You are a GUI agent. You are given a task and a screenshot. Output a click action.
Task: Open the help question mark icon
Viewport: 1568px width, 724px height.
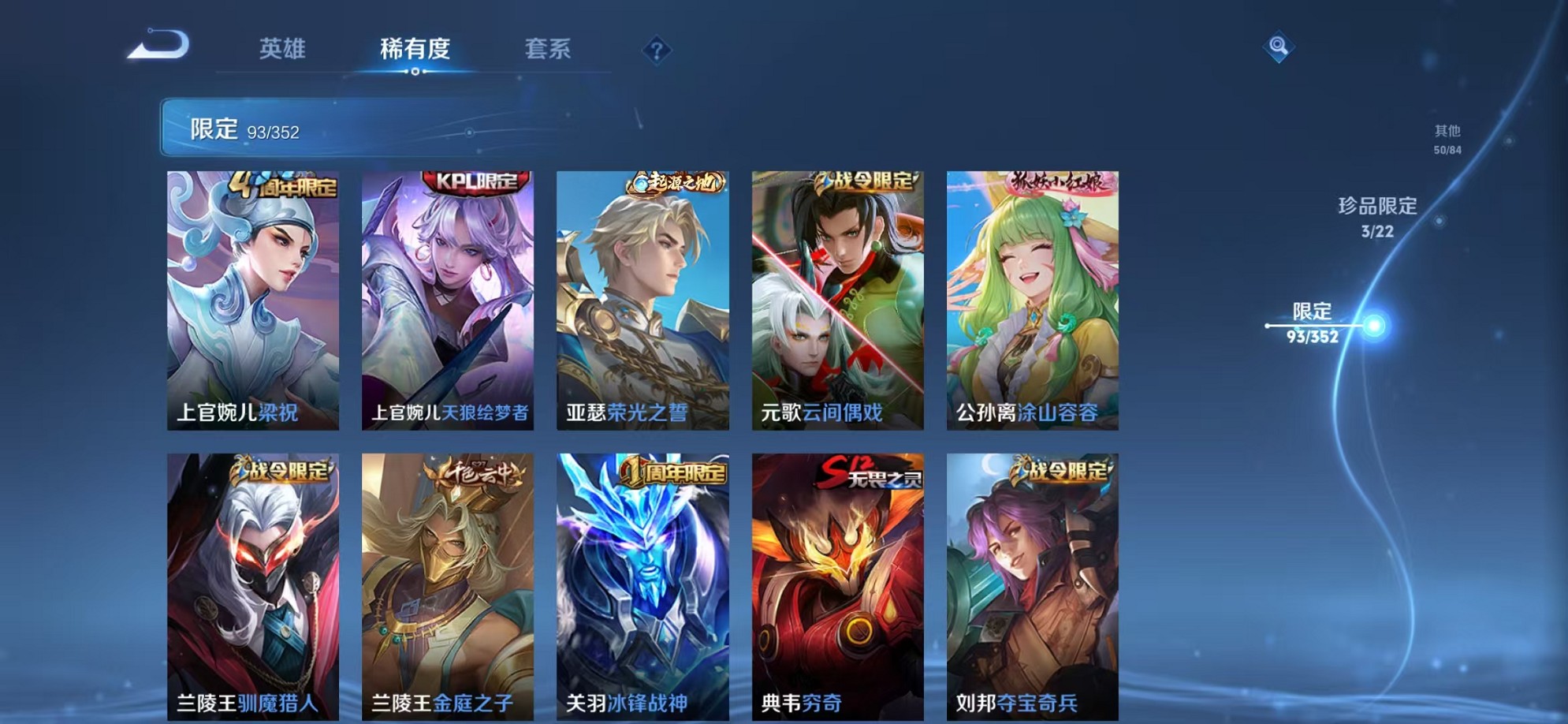657,51
